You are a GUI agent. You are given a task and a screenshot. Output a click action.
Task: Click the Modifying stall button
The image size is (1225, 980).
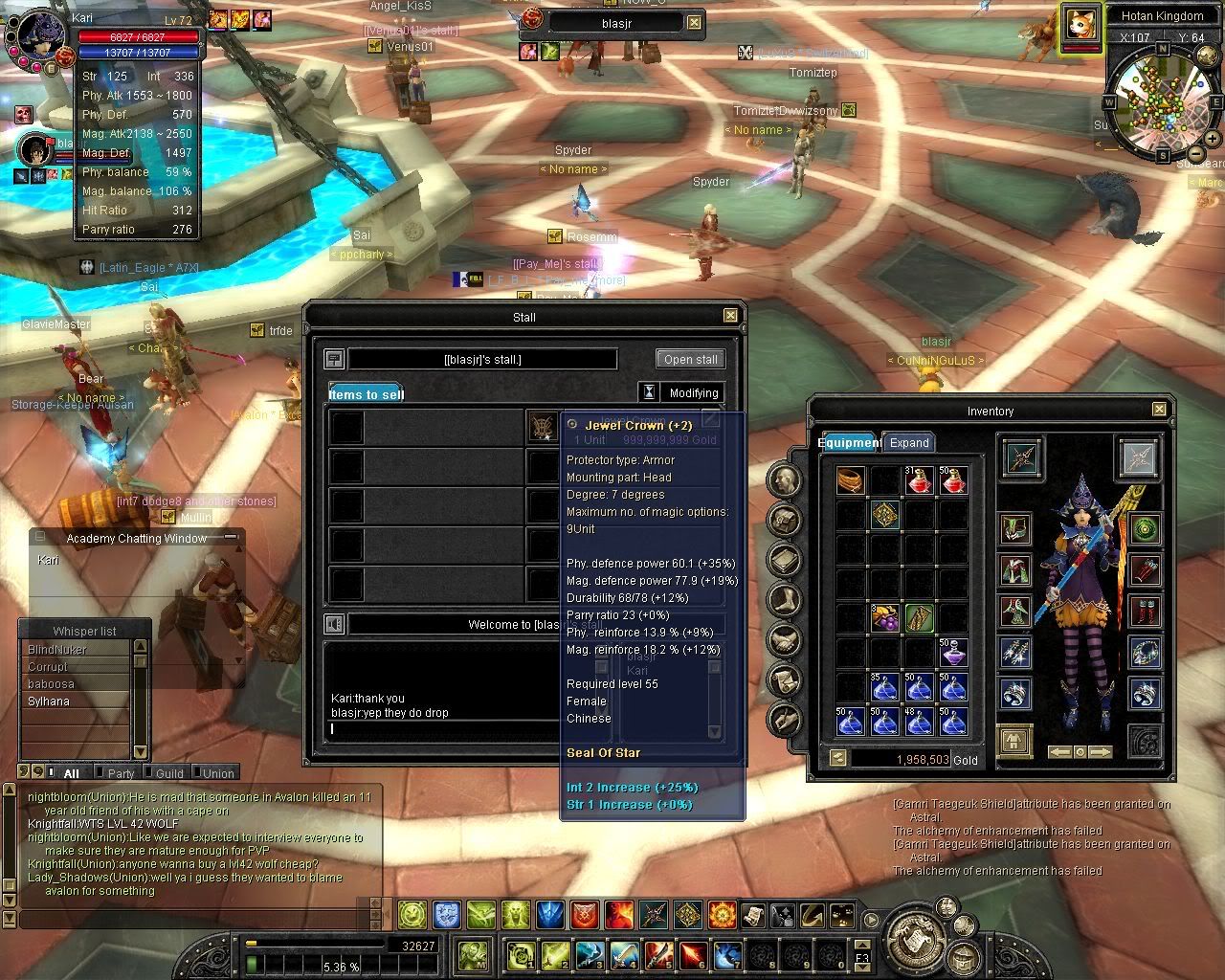coord(693,393)
